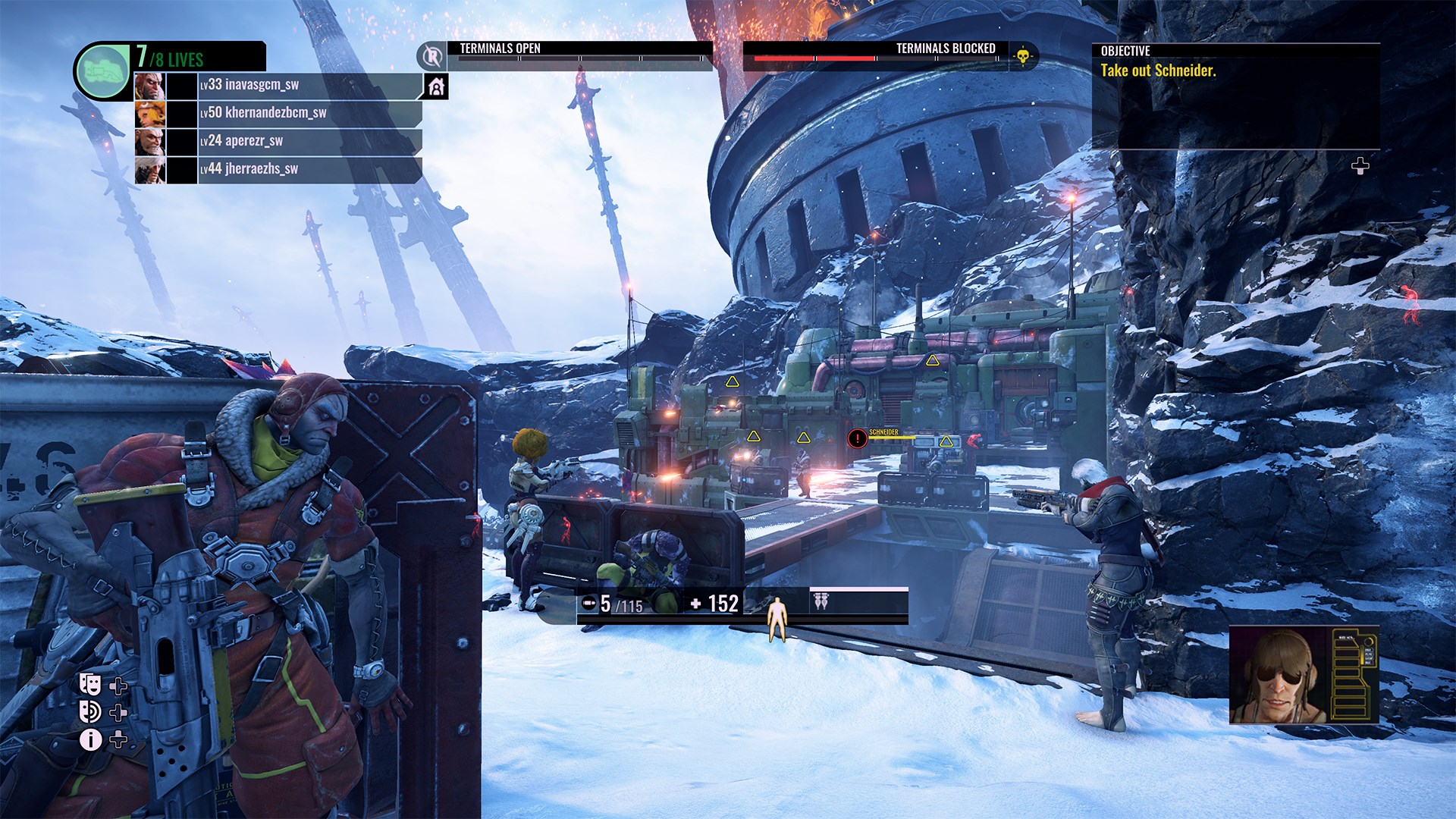Click the red exclamation marker on Schneider

(x=859, y=438)
